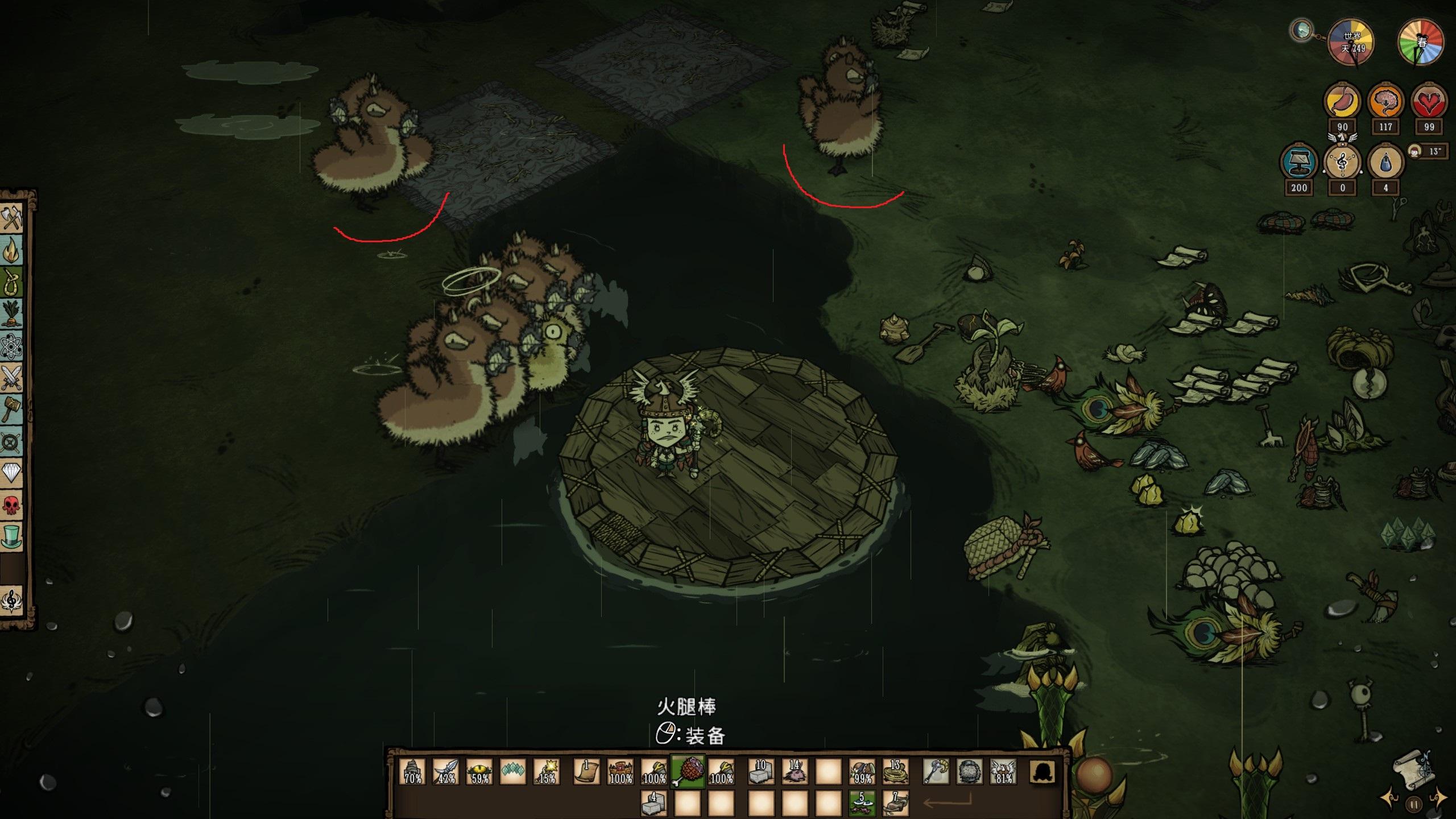Select the stack of 13 rope coils
Viewport: 1456px width, 819px height.
[895, 772]
